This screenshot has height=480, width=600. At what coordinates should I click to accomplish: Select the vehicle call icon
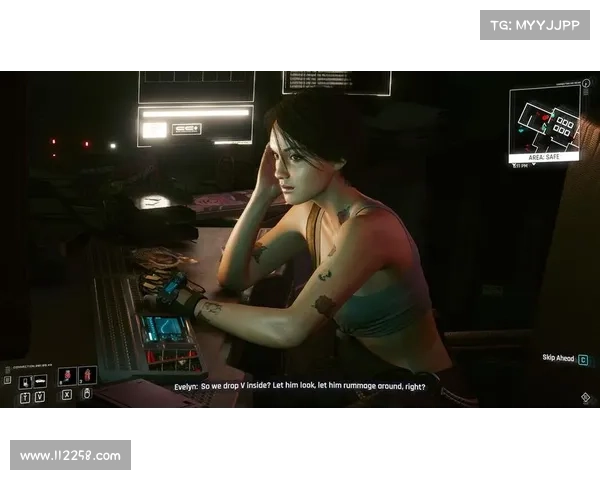point(40,381)
